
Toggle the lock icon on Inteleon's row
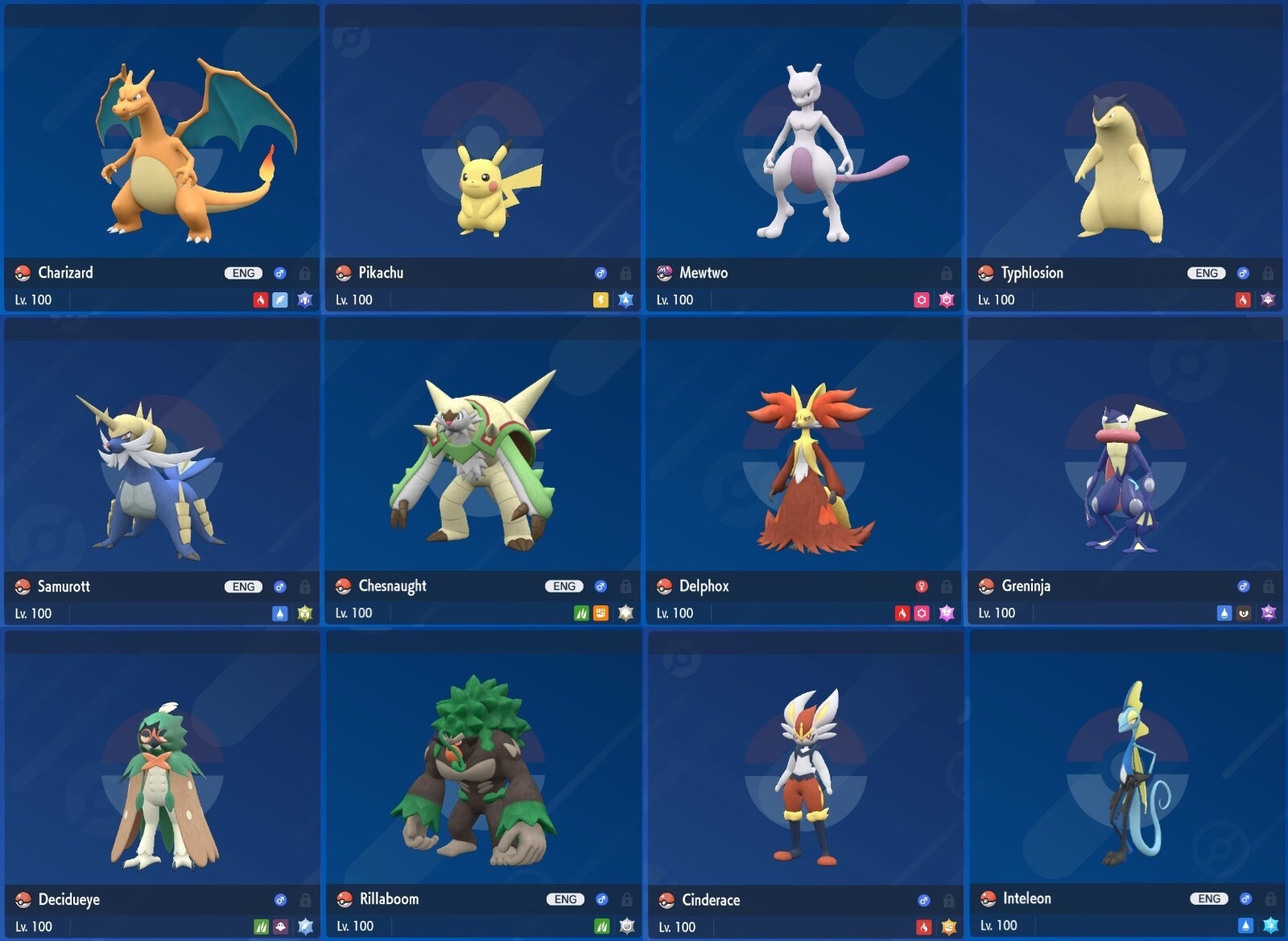point(1269,899)
